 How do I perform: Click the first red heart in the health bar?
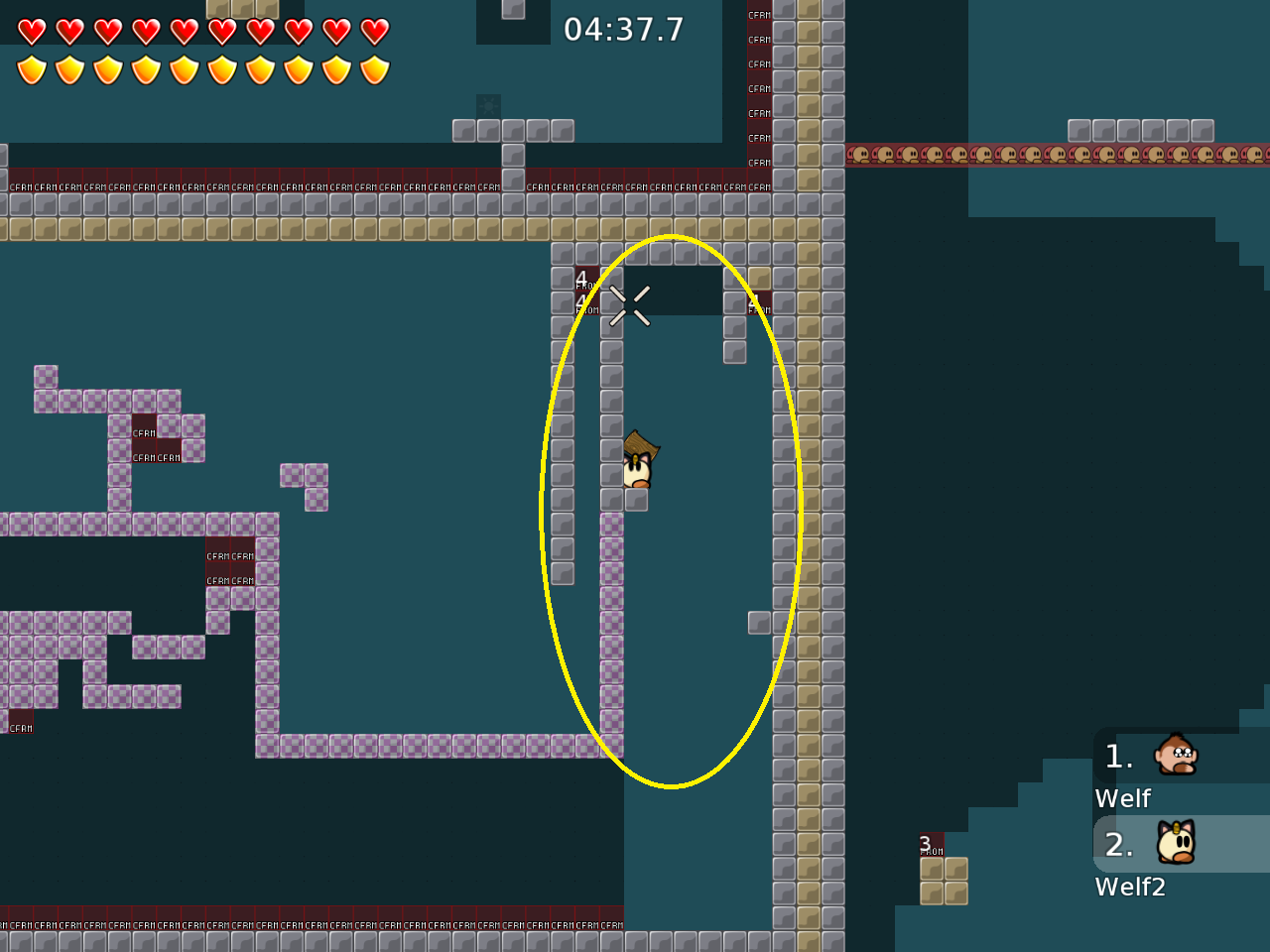tap(31, 31)
